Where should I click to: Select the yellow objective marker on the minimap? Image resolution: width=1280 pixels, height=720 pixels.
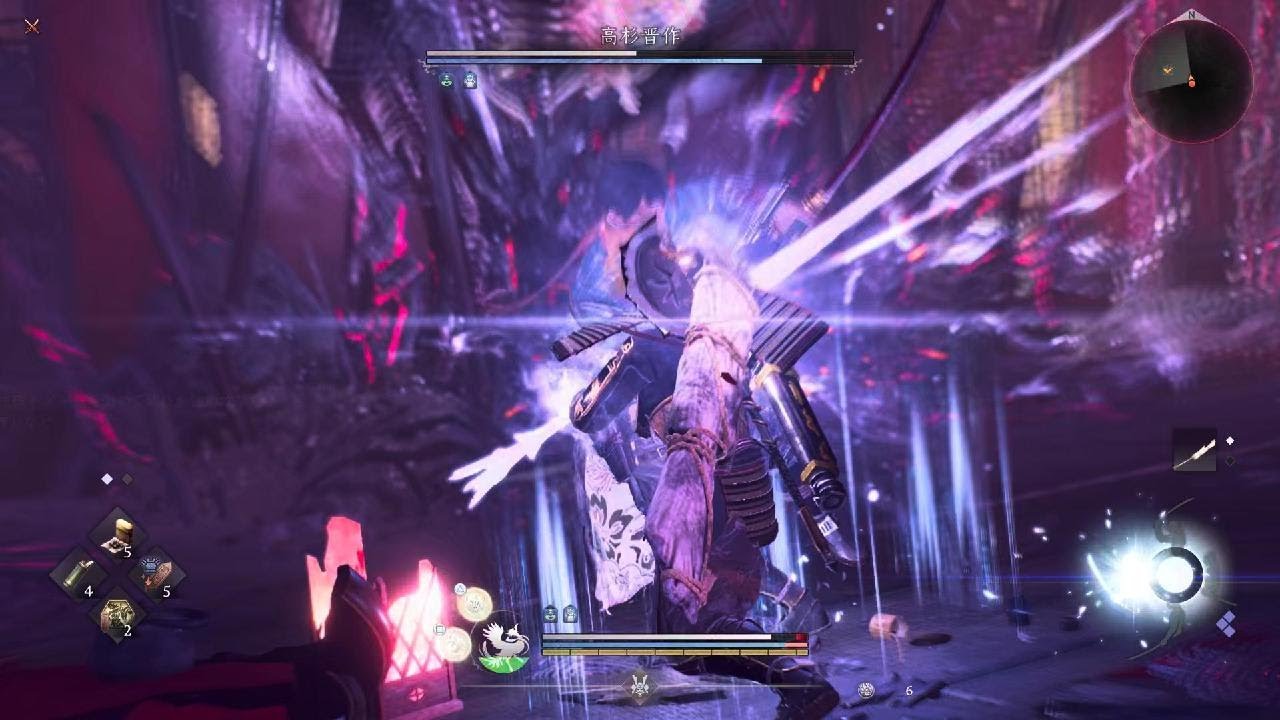[x=1167, y=70]
